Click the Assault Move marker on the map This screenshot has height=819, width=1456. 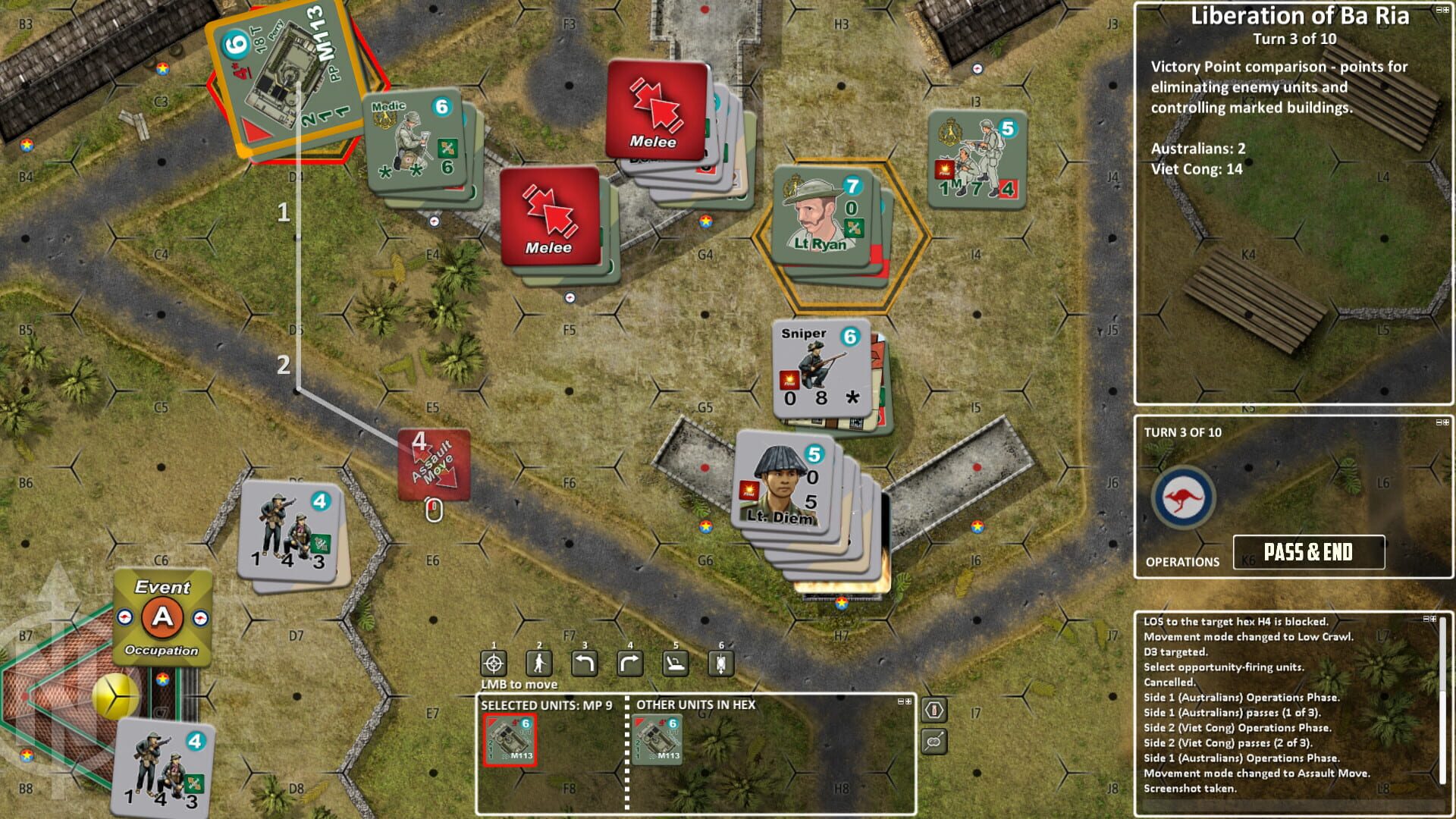(x=432, y=464)
